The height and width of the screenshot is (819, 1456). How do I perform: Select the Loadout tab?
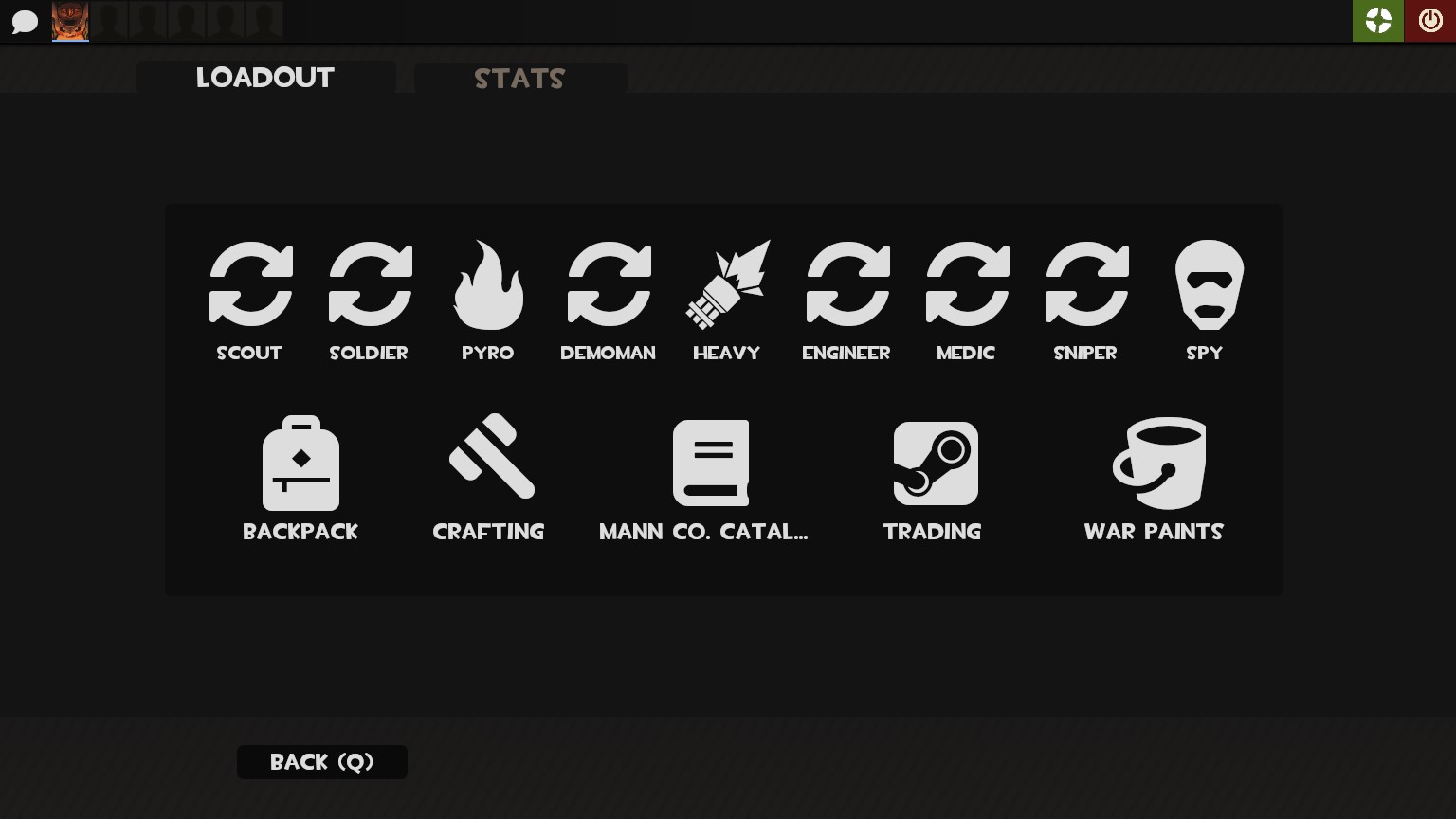point(265,79)
